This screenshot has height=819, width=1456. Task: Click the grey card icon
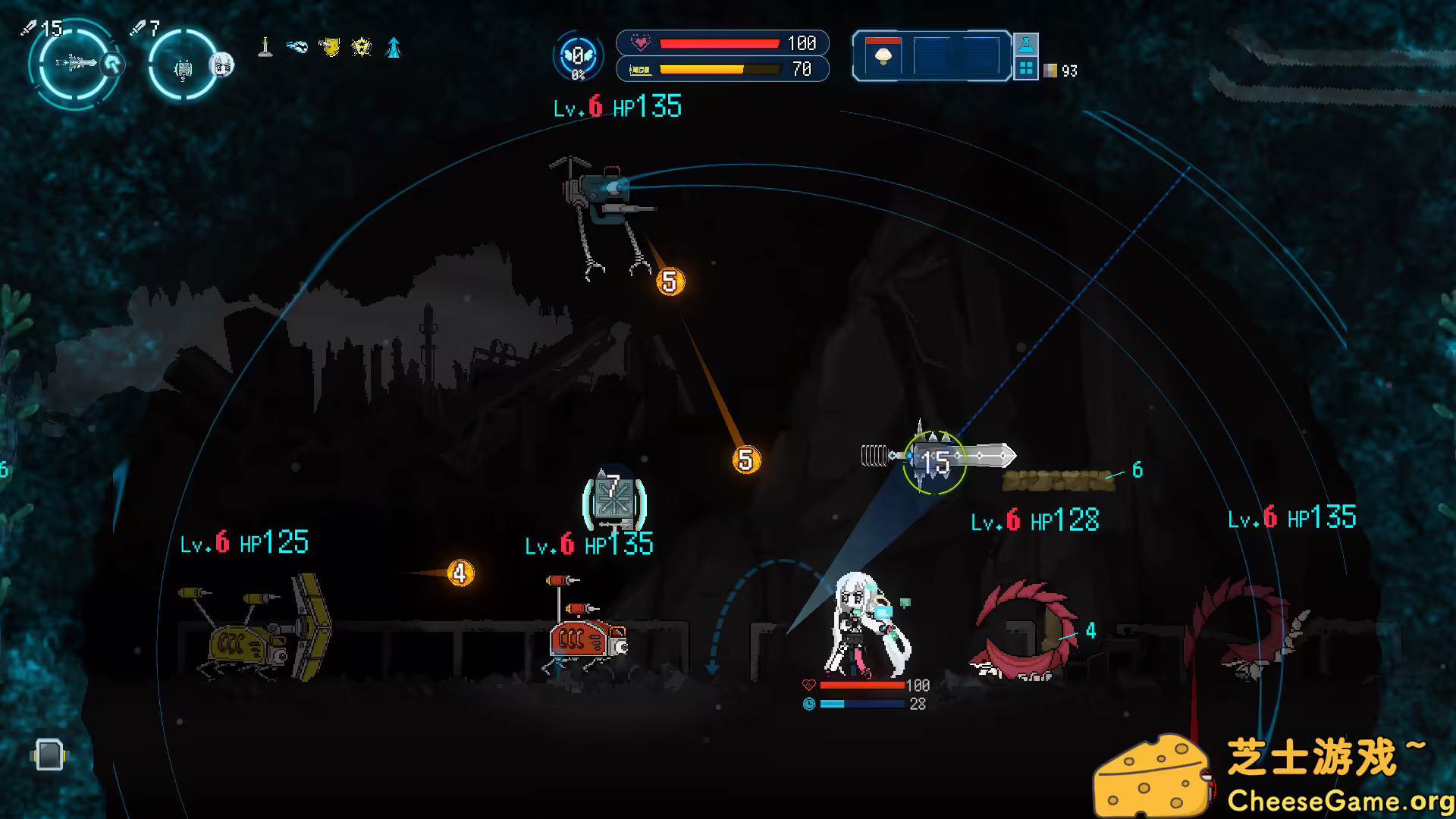click(x=49, y=755)
